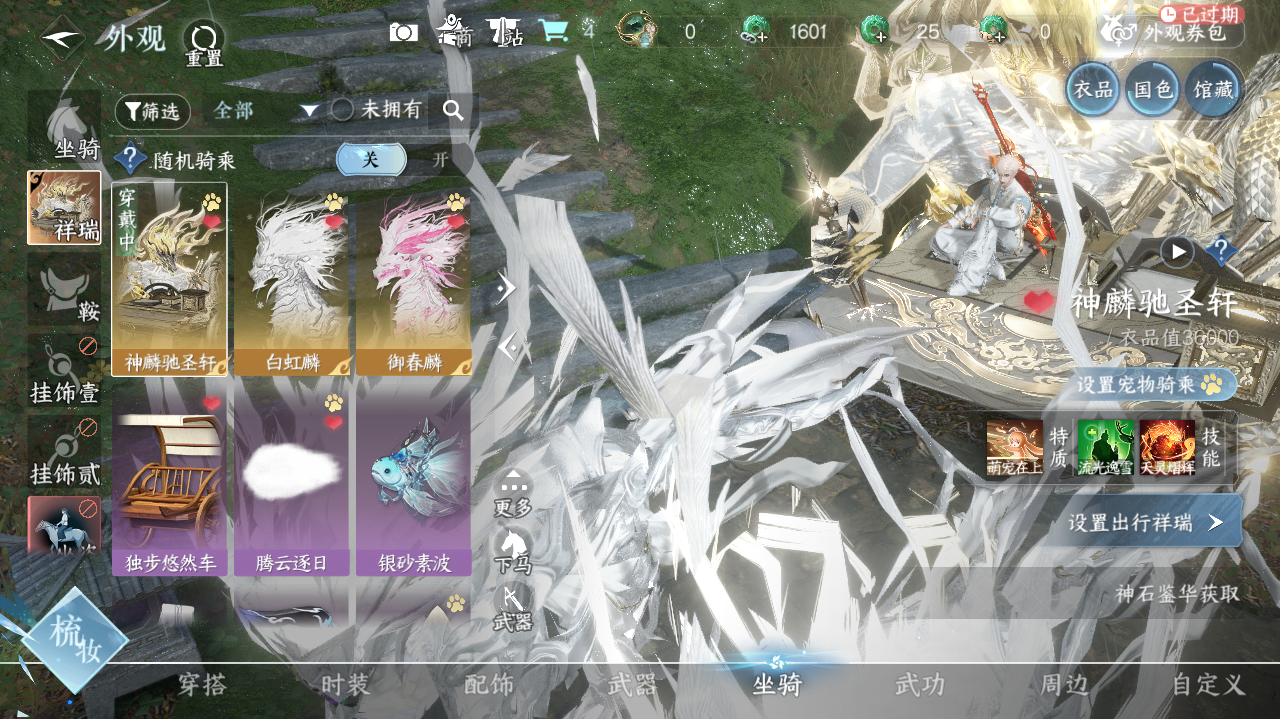Click the 重置 reset button

coord(204,44)
